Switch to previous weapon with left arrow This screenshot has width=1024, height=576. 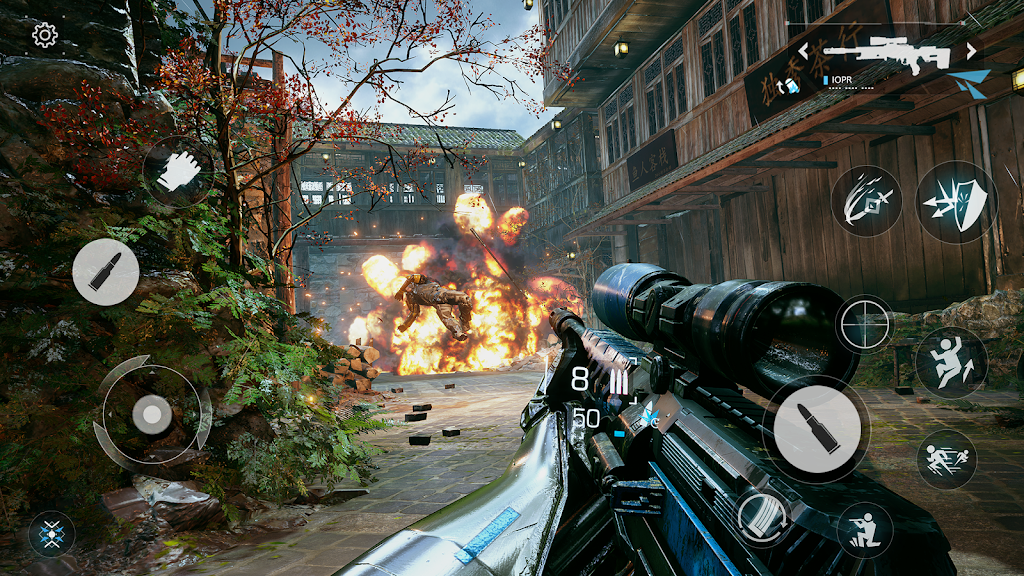[803, 51]
